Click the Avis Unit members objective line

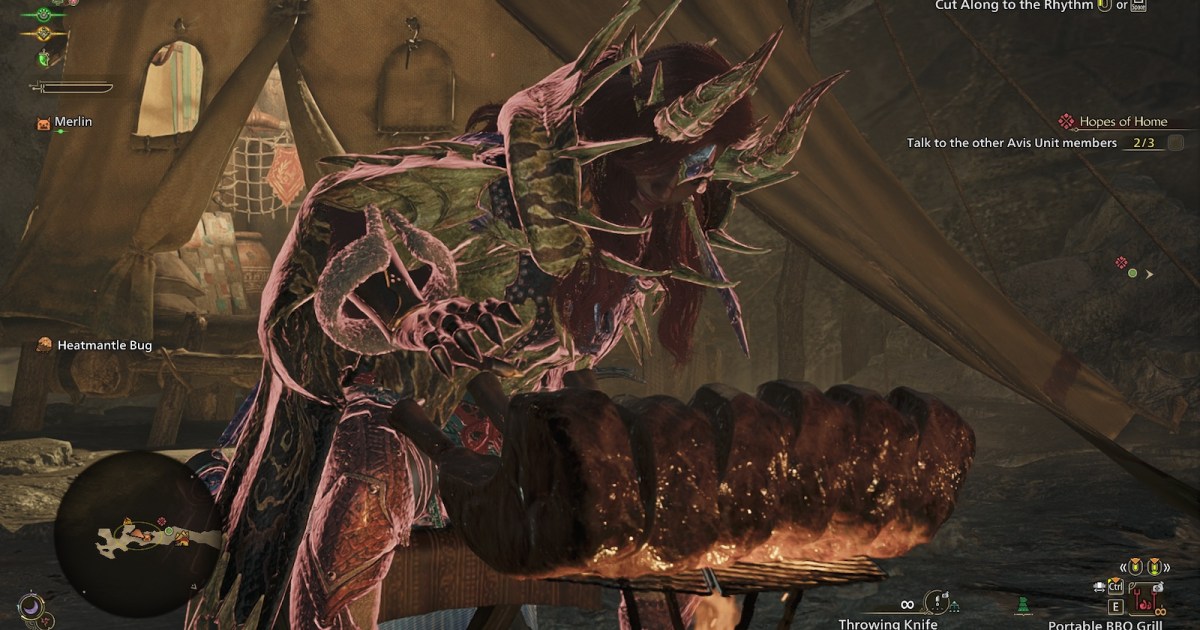tap(1011, 143)
